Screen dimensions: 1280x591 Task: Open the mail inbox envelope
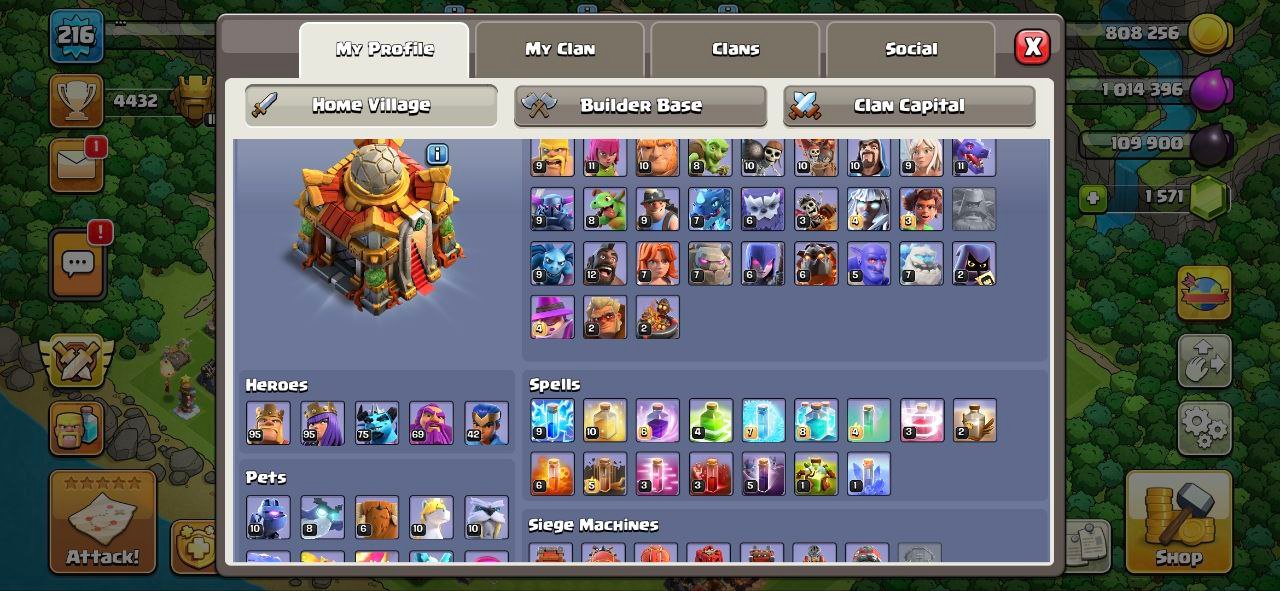[x=76, y=164]
